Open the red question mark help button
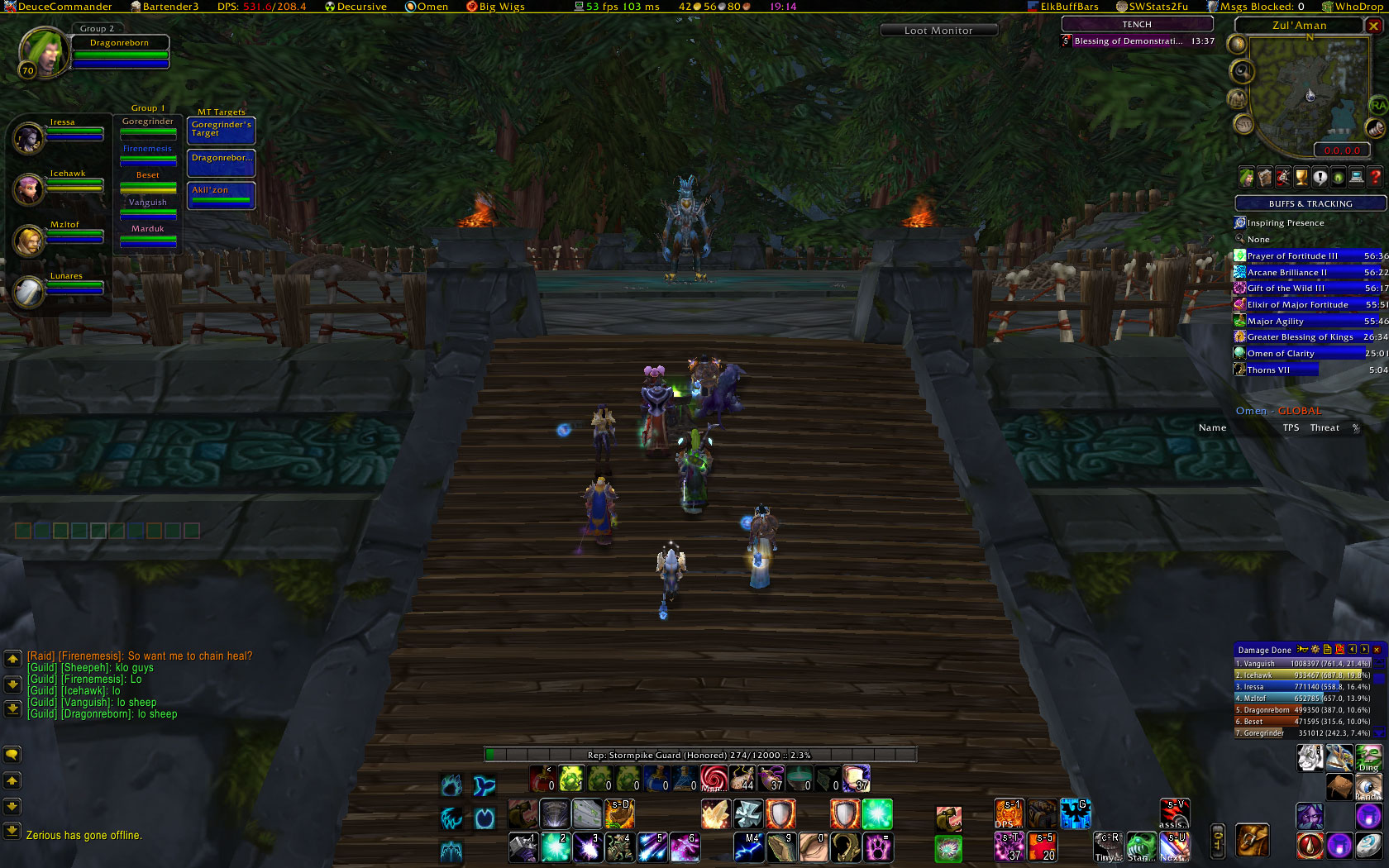Image resolution: width=1389 pixels, height=868 pixels. 1375,177
